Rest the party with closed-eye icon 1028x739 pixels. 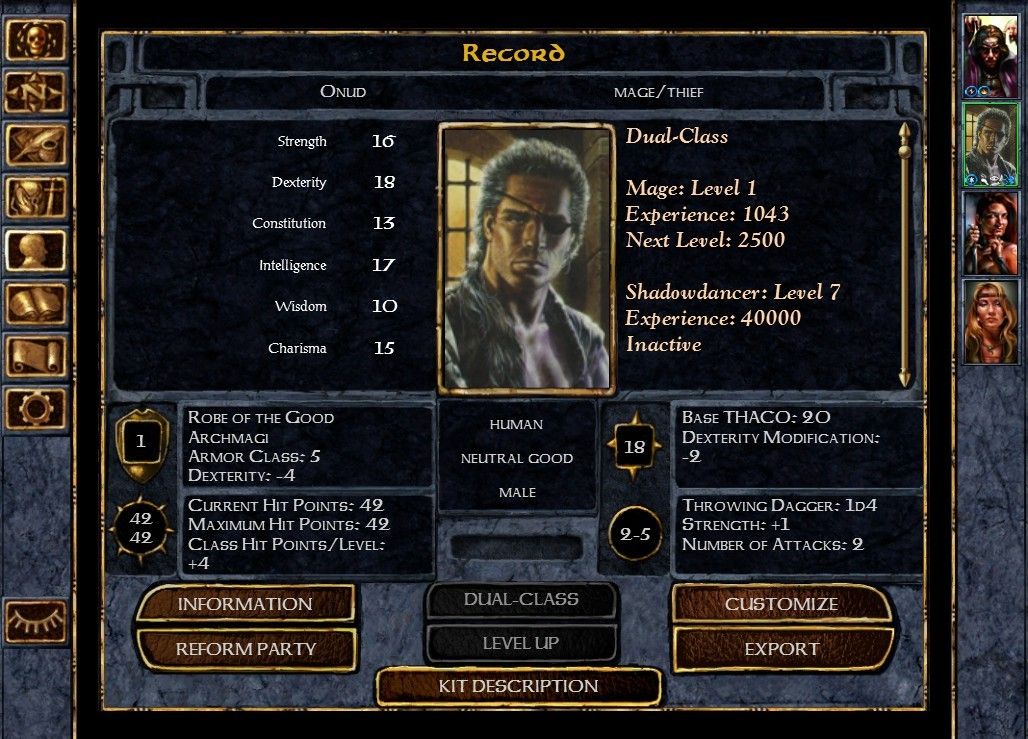(35, 622)
